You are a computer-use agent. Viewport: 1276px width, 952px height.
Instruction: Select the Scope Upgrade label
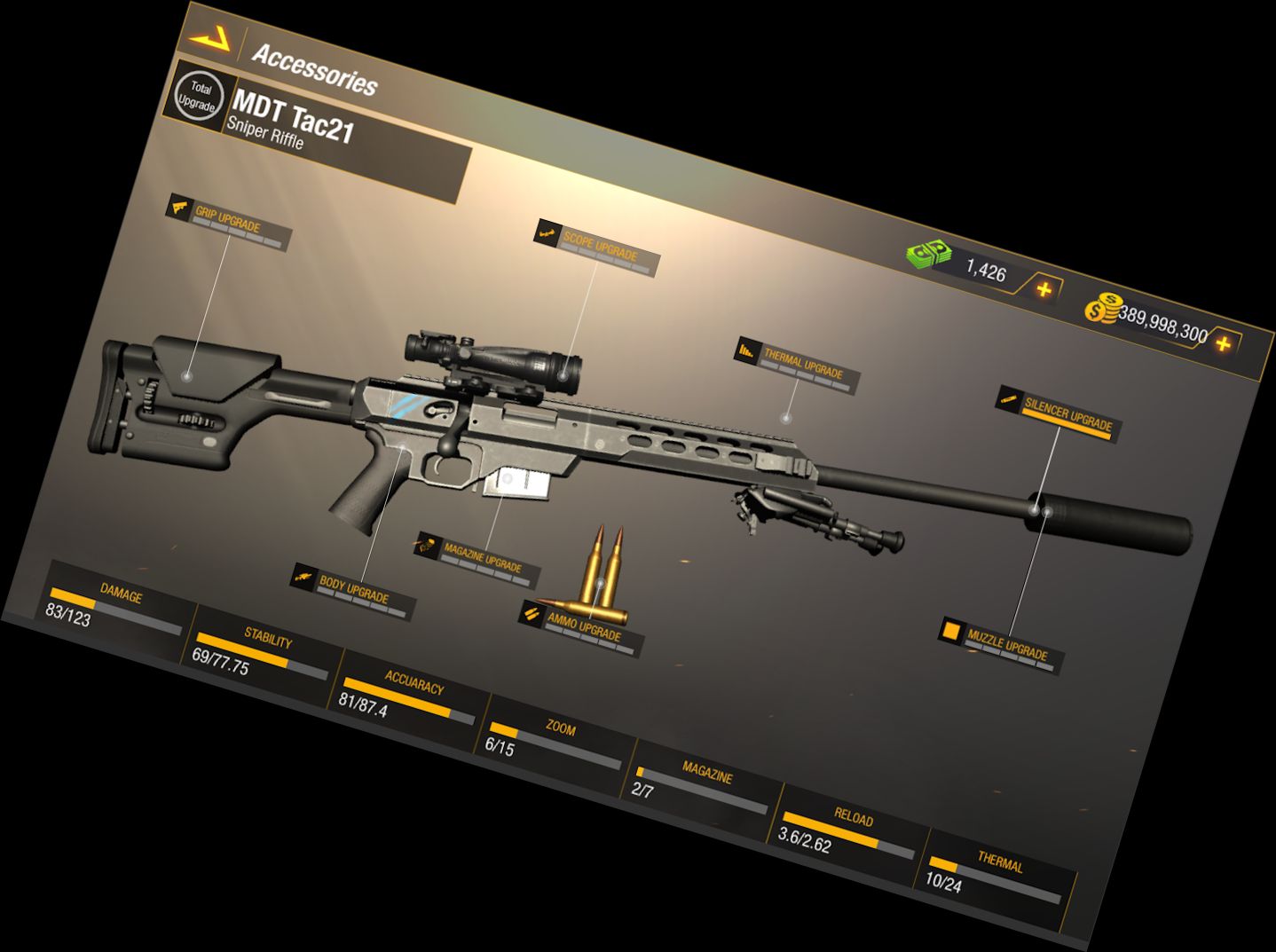pyautogui.click(x=599, y=248)
